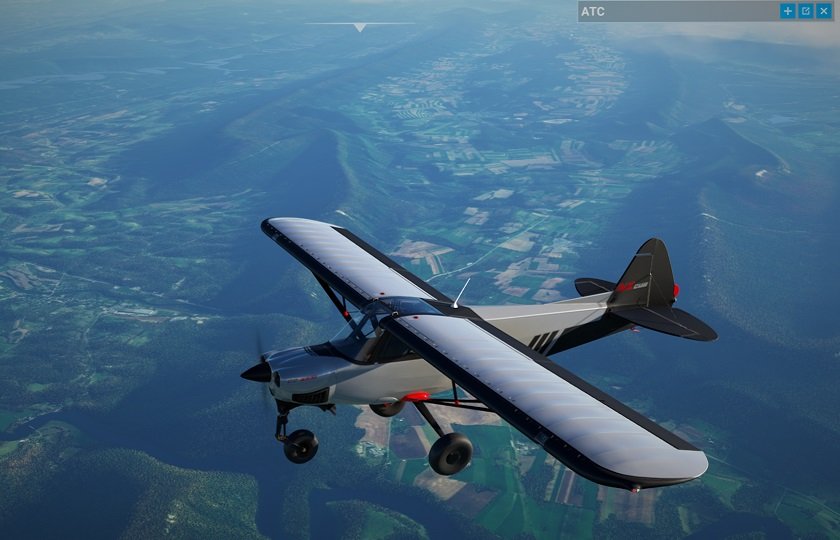Image resolution: width=840 pixels, height=540 pixels.
Task: Click the plus button on the ATC panel
Action: pyautogui.click(x=788, y=11)
